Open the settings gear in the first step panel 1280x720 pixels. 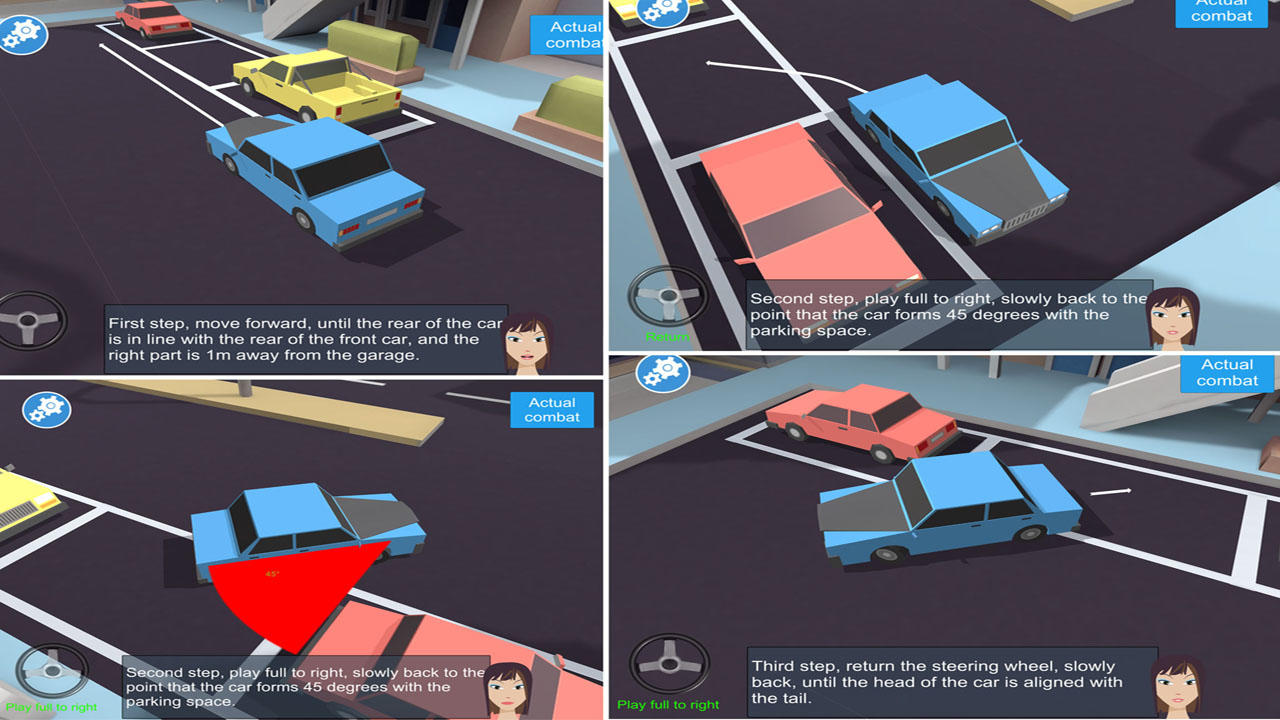tap(24, 35)
